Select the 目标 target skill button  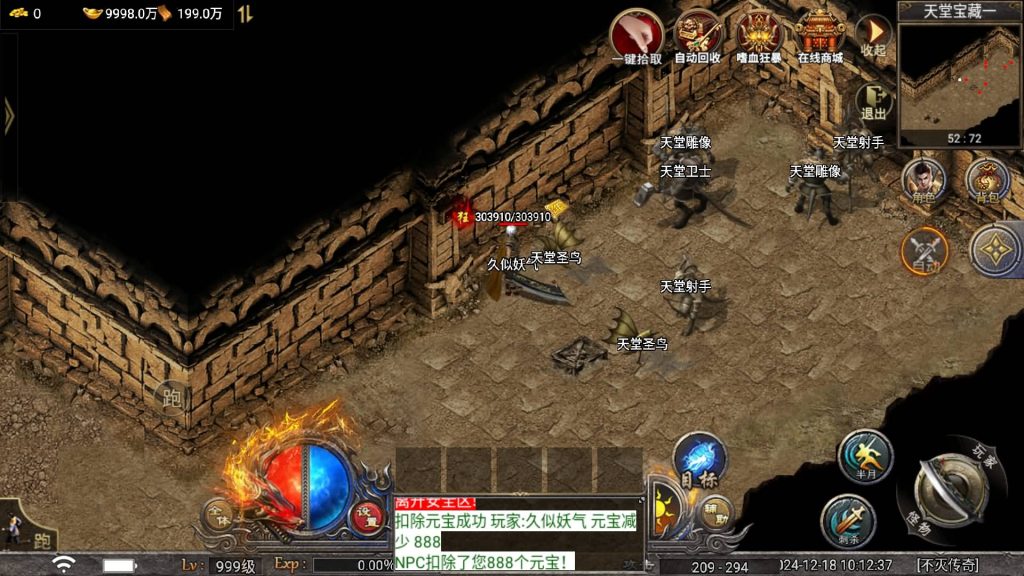699,462
